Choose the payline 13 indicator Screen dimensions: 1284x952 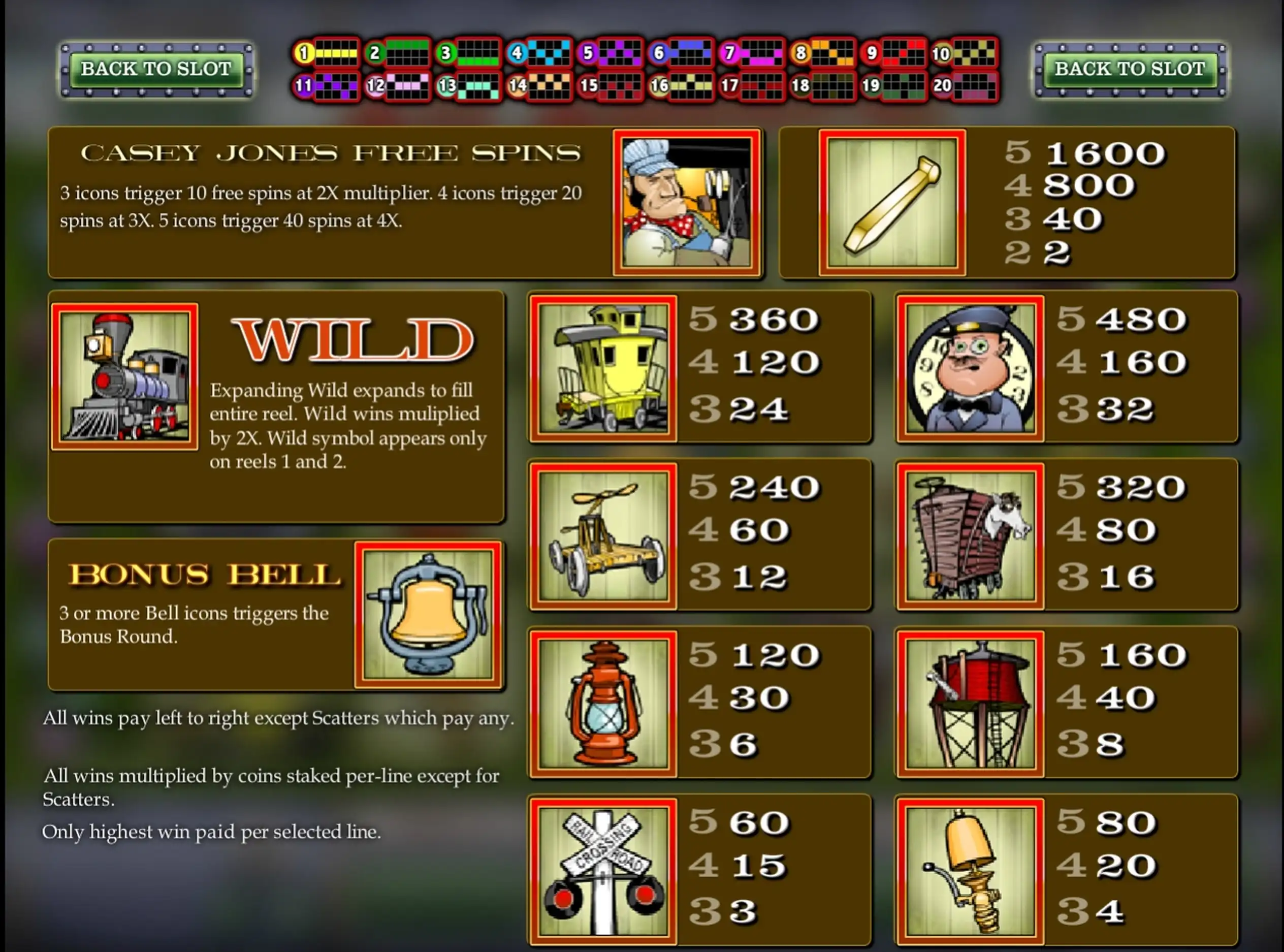[468, 86]
